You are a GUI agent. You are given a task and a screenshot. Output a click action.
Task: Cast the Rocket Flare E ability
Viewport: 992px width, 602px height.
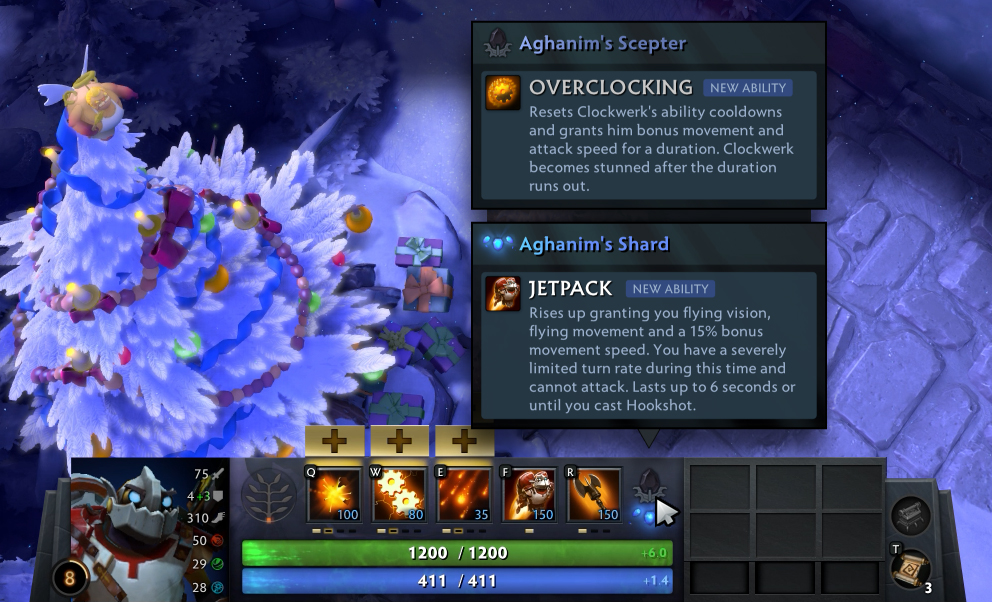click(x=464, y=495)
